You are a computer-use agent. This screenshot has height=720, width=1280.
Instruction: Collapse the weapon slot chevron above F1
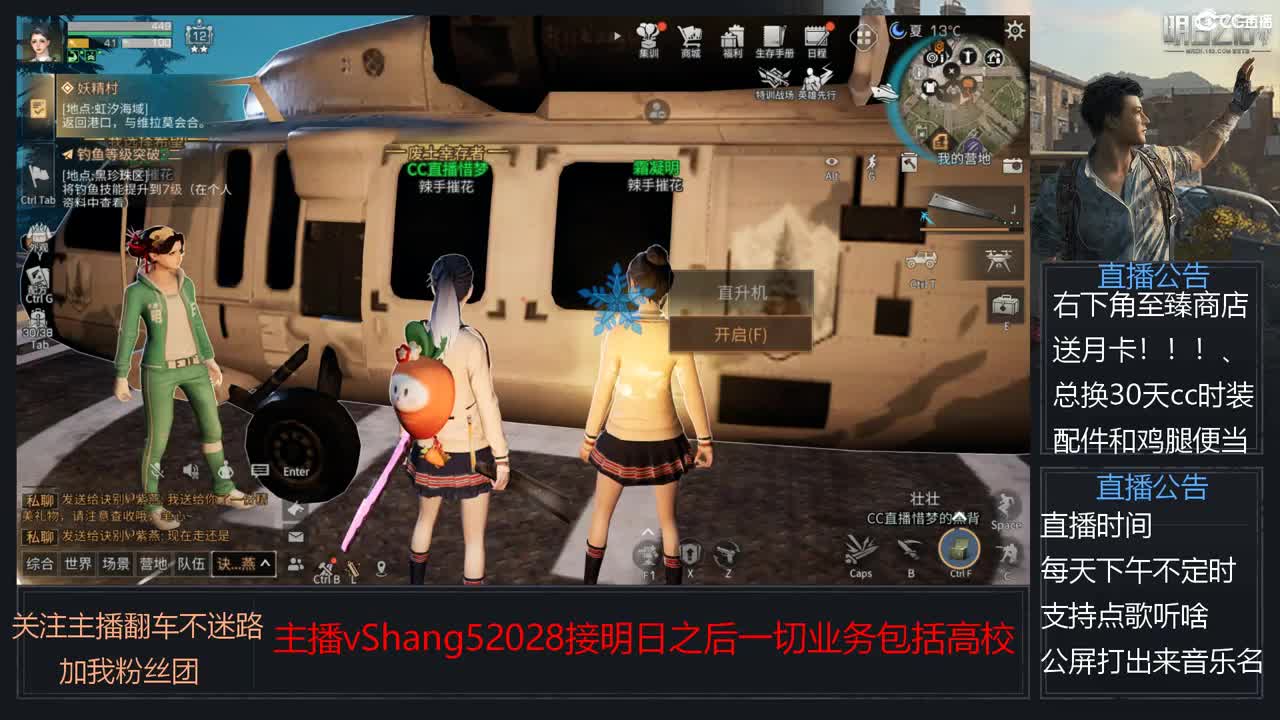click(x=647, y=532)
